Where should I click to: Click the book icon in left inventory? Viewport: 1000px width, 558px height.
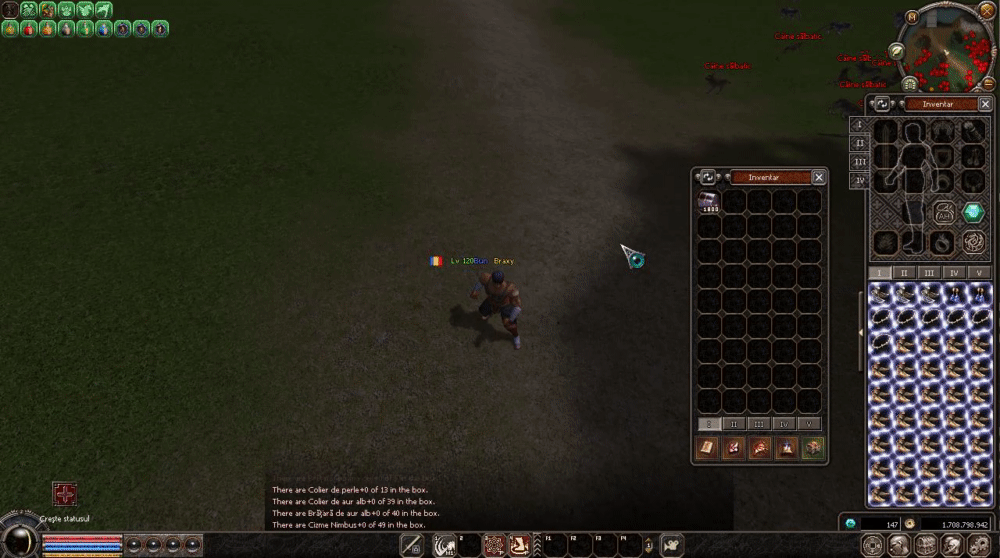(708, 448)
